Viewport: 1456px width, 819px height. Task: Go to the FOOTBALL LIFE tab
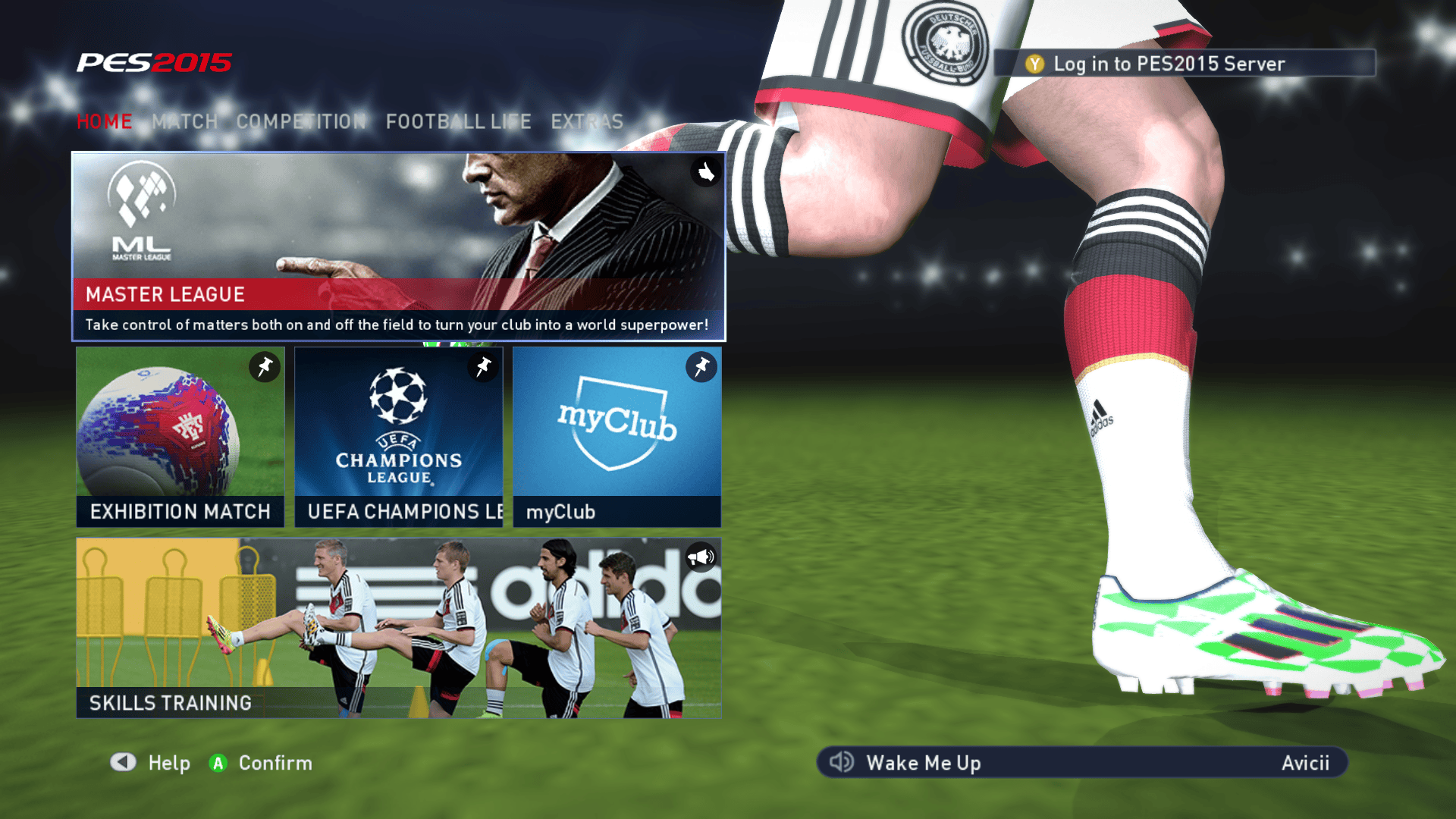pyautogui.click(x=458, y=121)
